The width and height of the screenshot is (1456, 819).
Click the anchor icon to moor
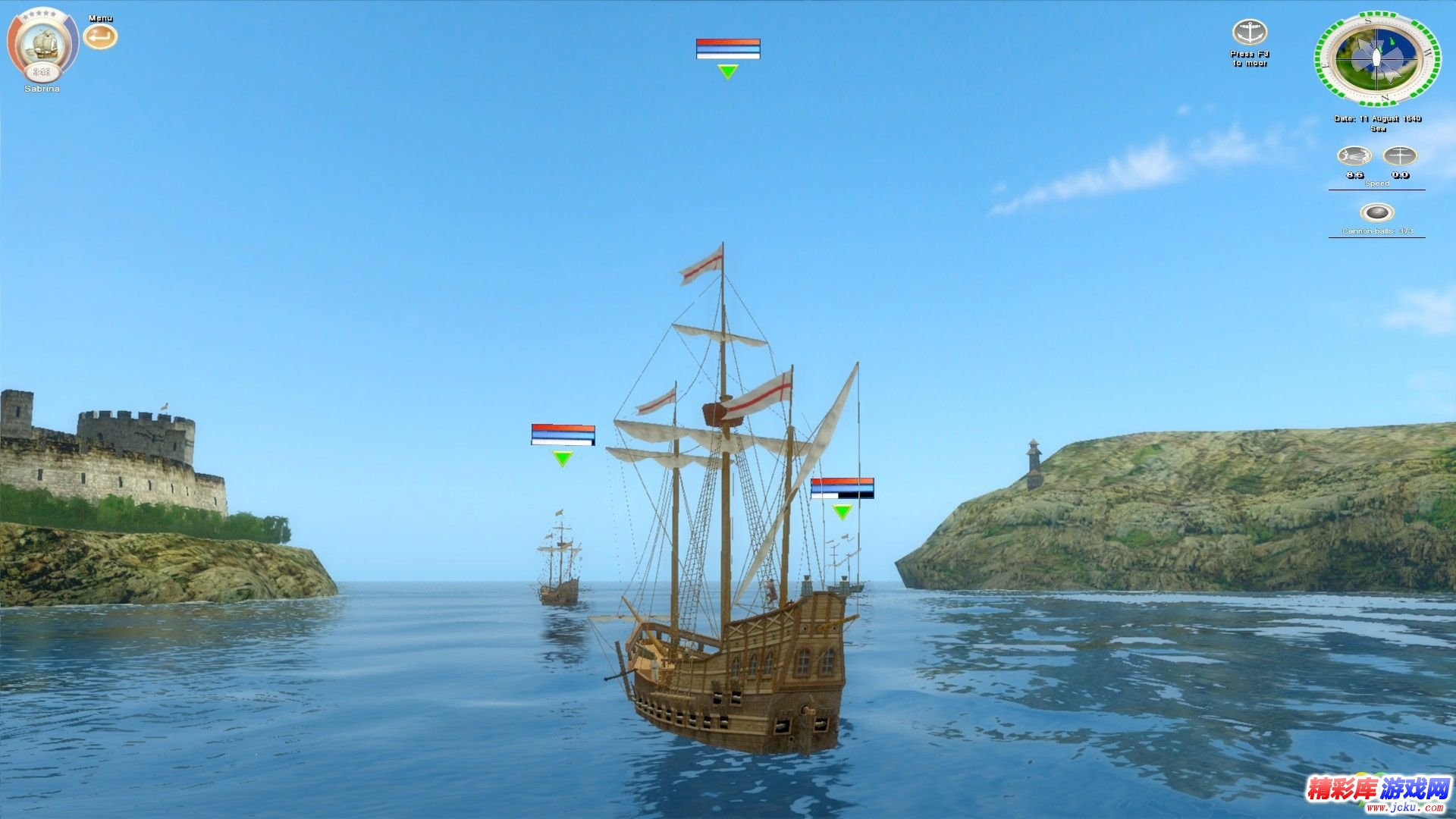1249,33
